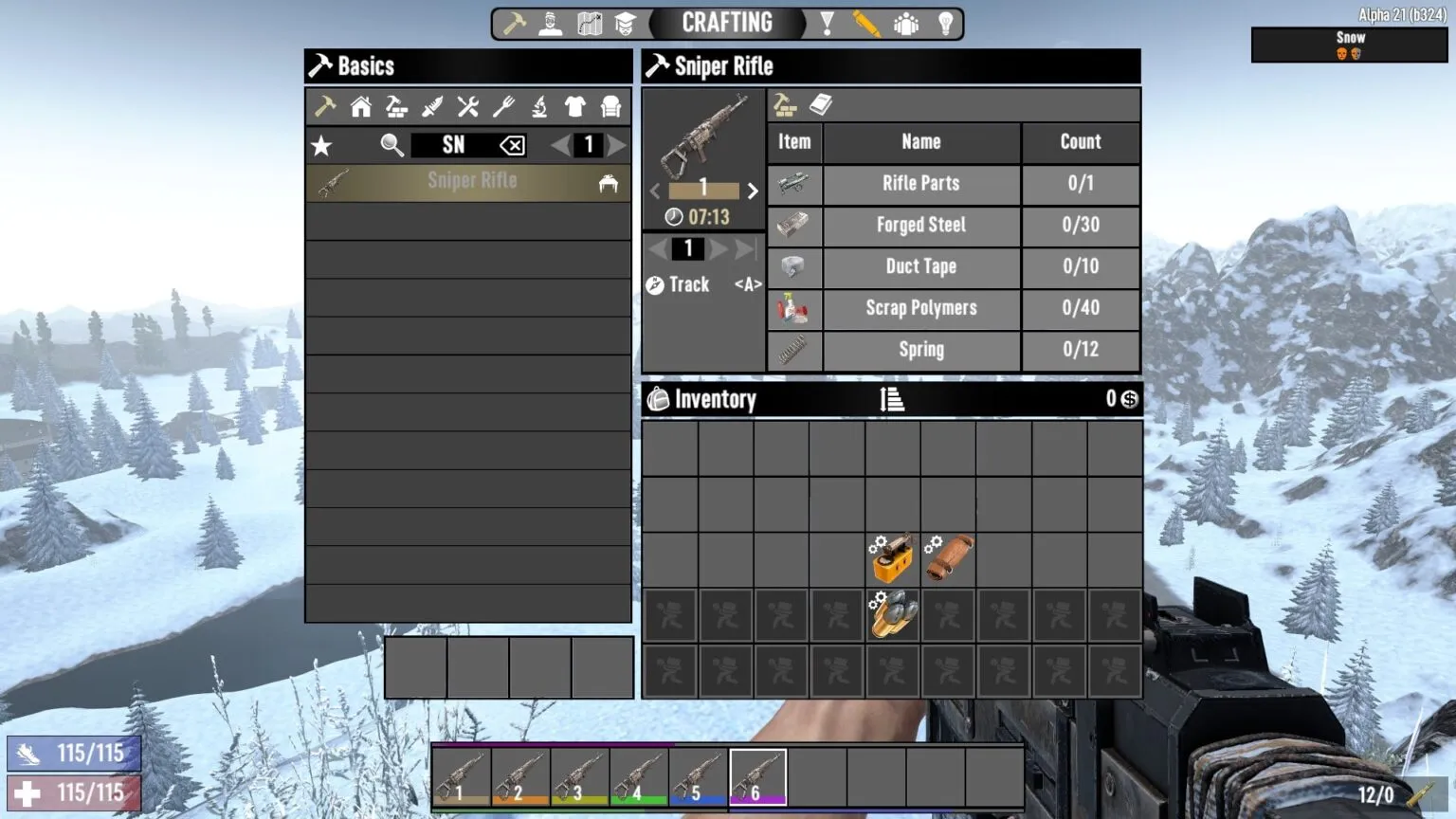The image size is (1456, 819).
Task: Toggle favorites filter with the star icon
Action: pos(322,145)
